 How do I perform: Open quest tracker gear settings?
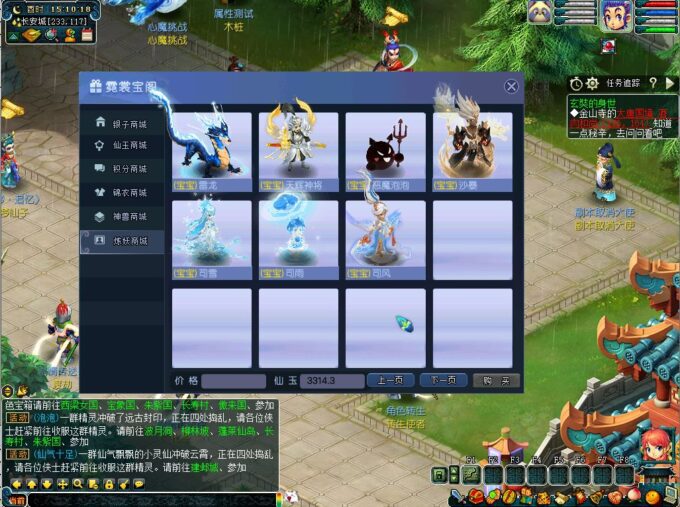click(x=592, y=84)
